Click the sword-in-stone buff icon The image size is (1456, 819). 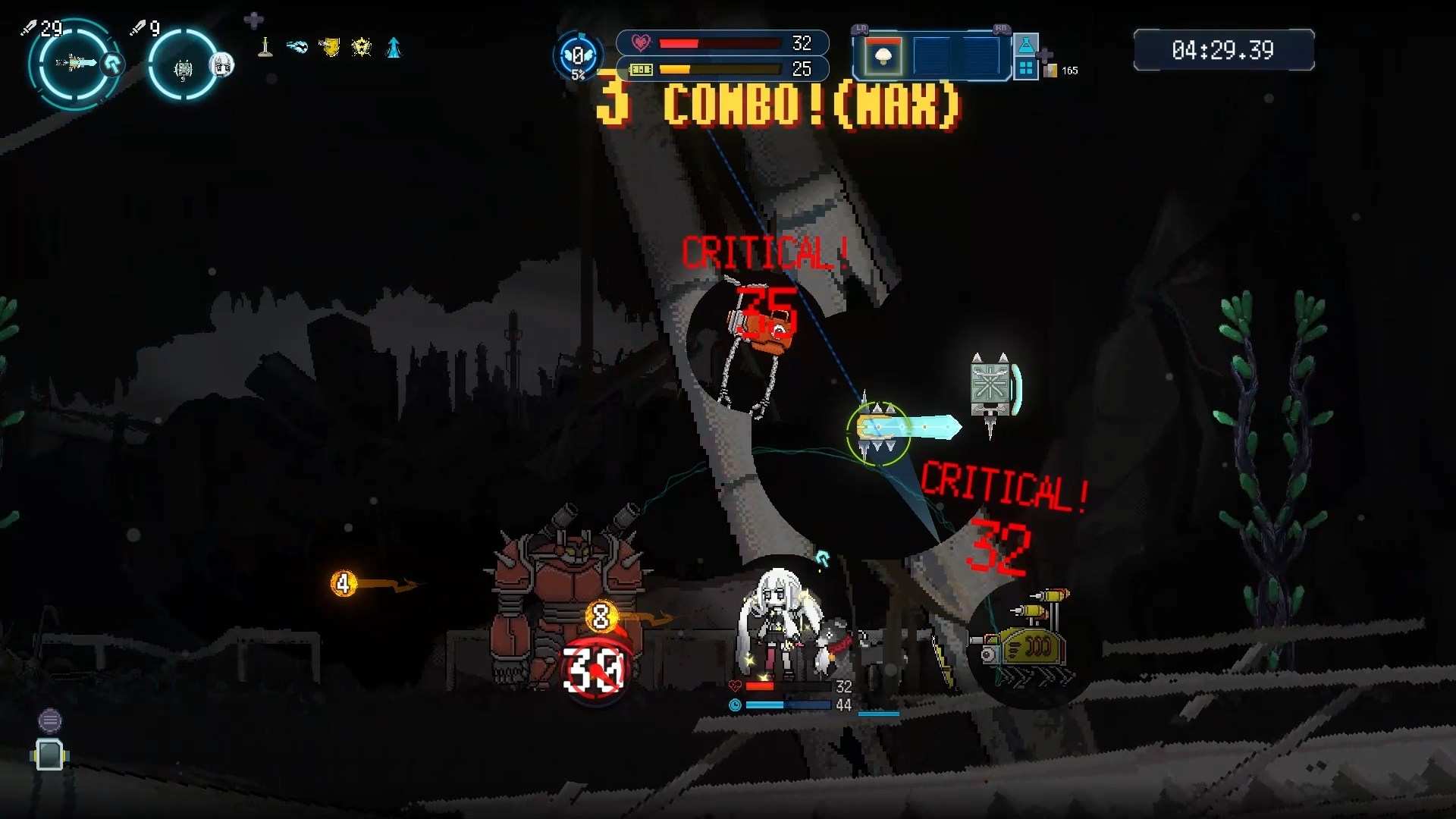pos(265,48)
